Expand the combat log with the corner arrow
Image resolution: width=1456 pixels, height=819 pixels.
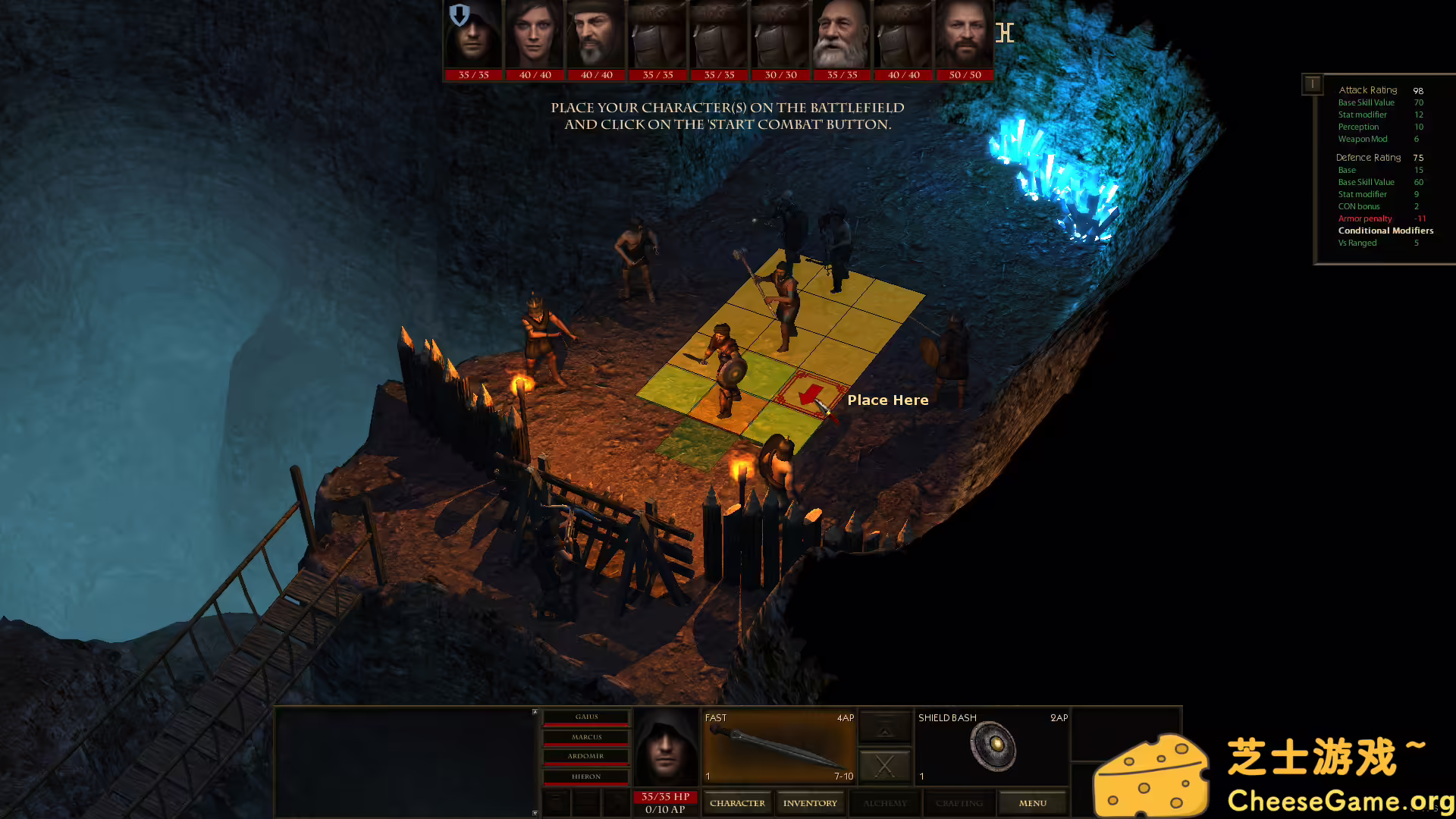(x=535, y=713)
